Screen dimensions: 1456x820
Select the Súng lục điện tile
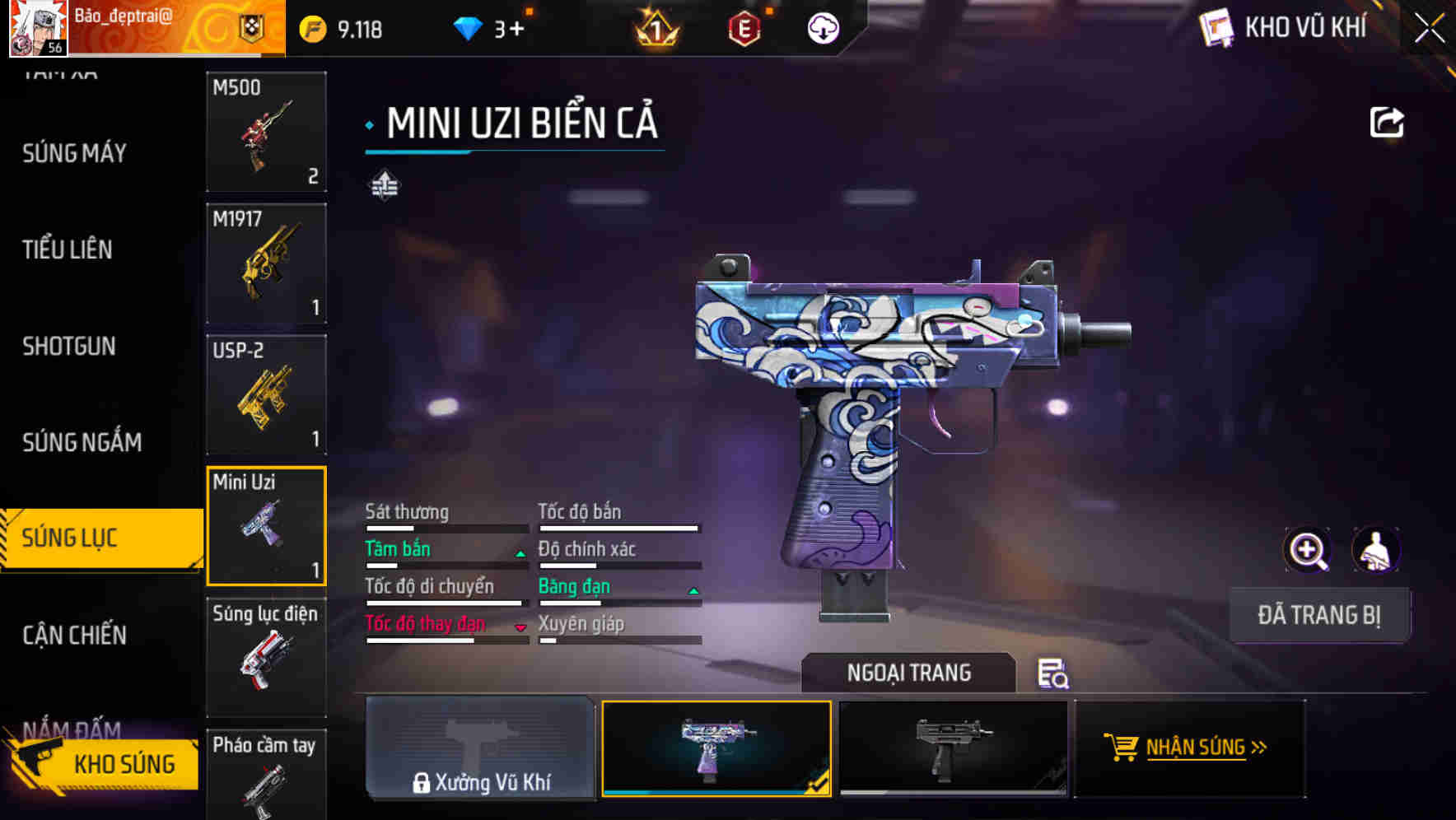pyautogui.click(x=266, y=657)
